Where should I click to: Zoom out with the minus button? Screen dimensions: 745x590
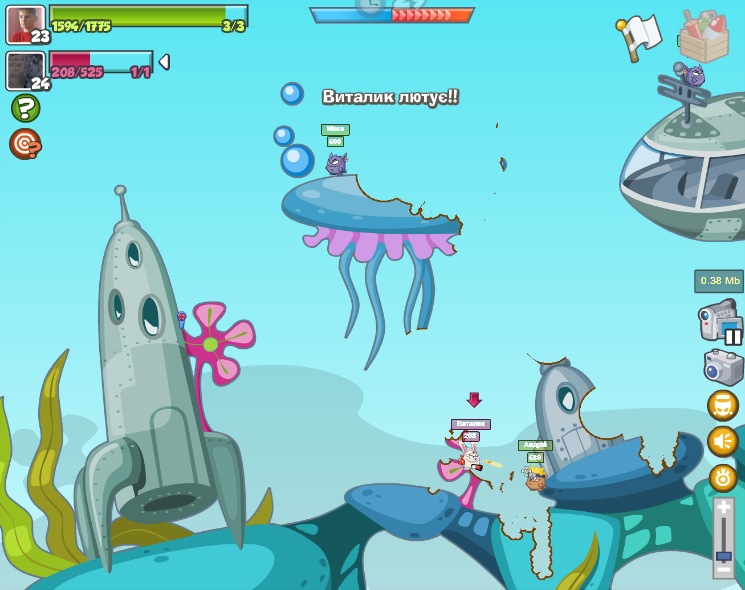(723, 570)
